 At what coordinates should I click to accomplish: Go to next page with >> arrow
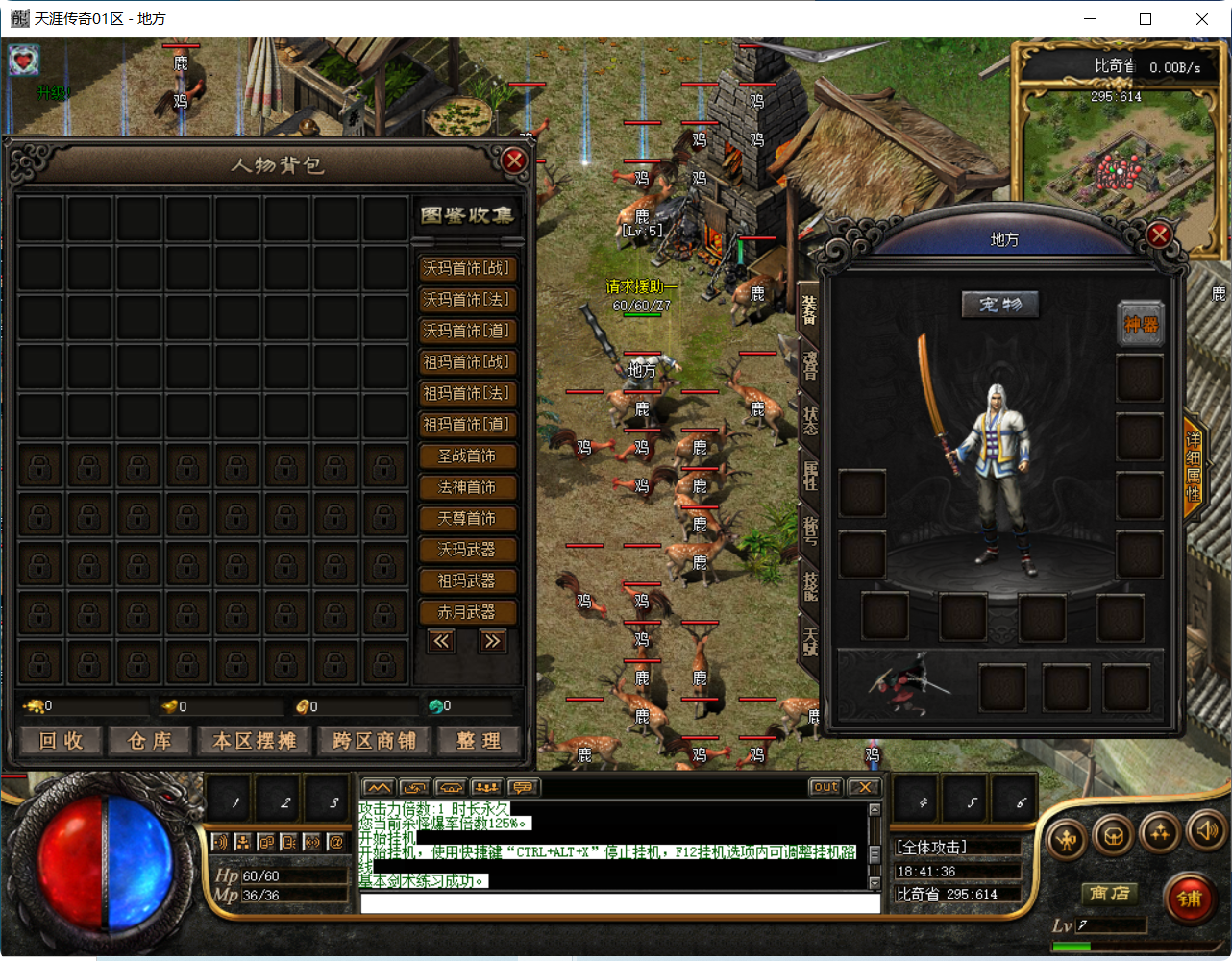pos(493,641)
